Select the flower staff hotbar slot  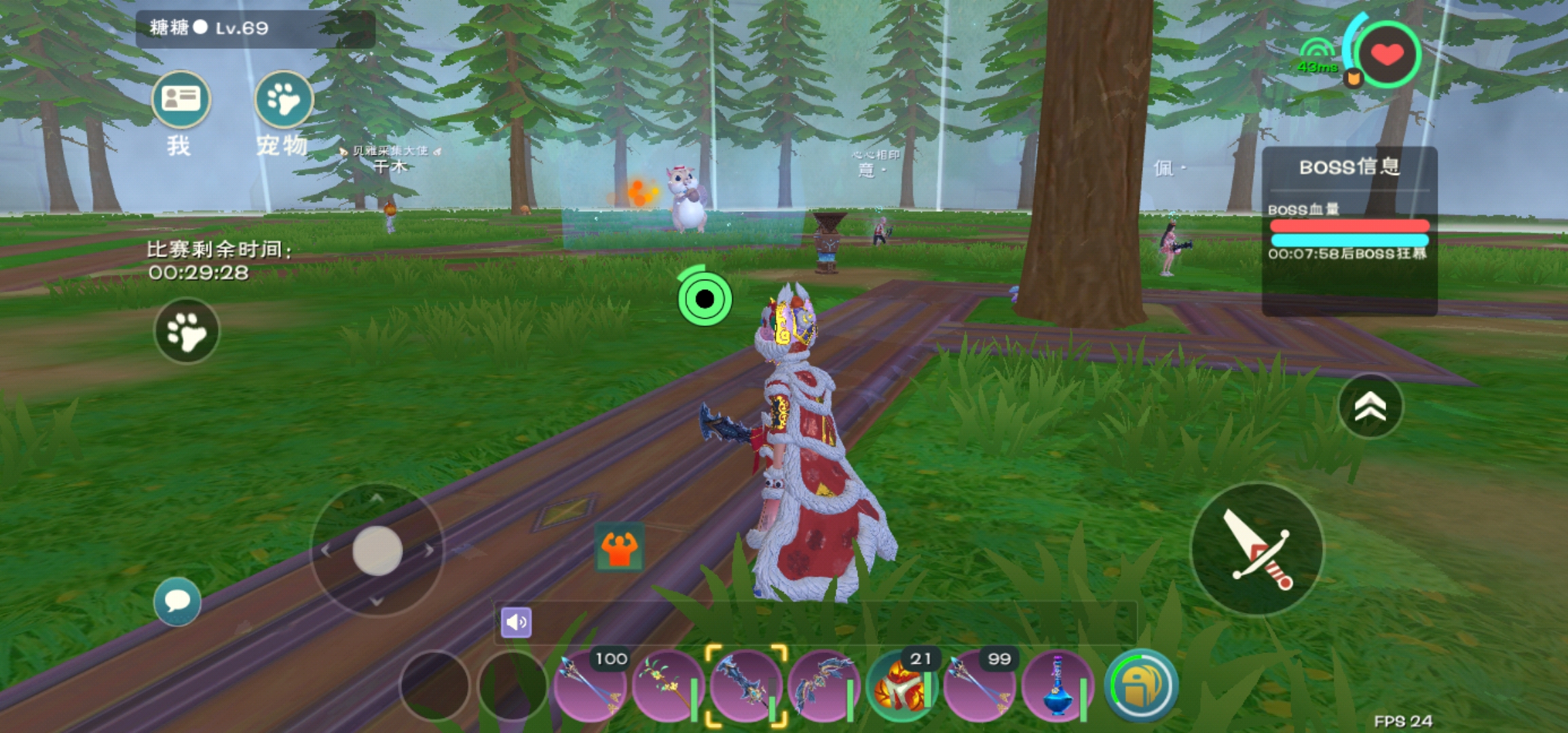coord(667,685)
